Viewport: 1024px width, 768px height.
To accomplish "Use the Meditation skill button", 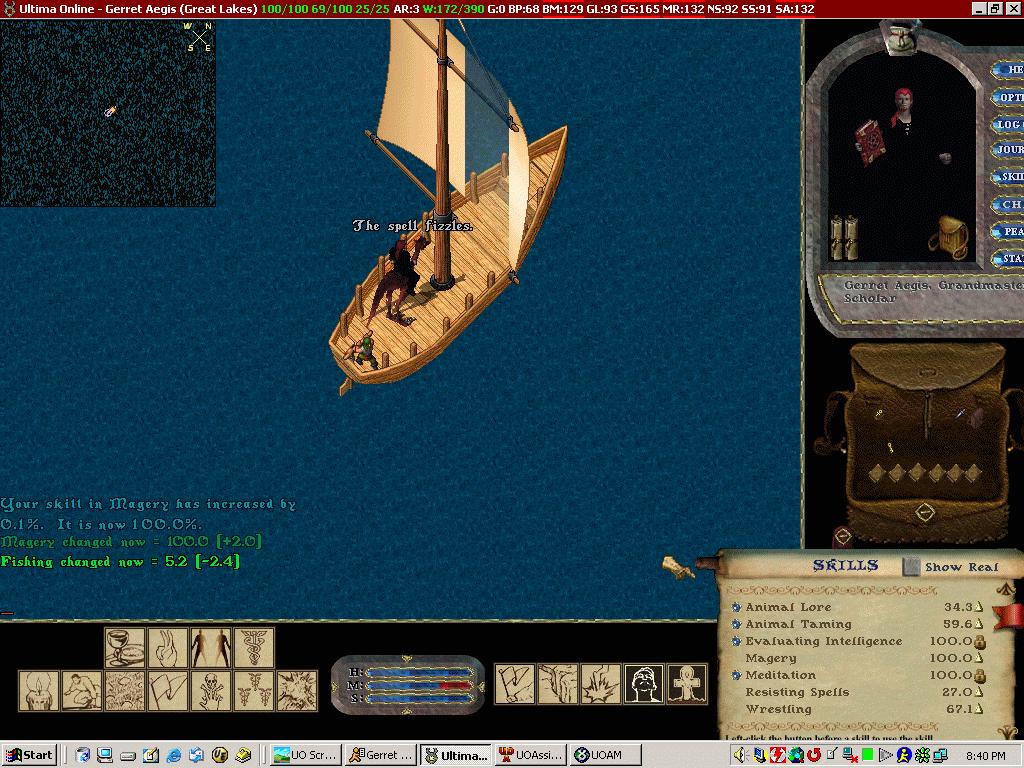I will (737, 675).
